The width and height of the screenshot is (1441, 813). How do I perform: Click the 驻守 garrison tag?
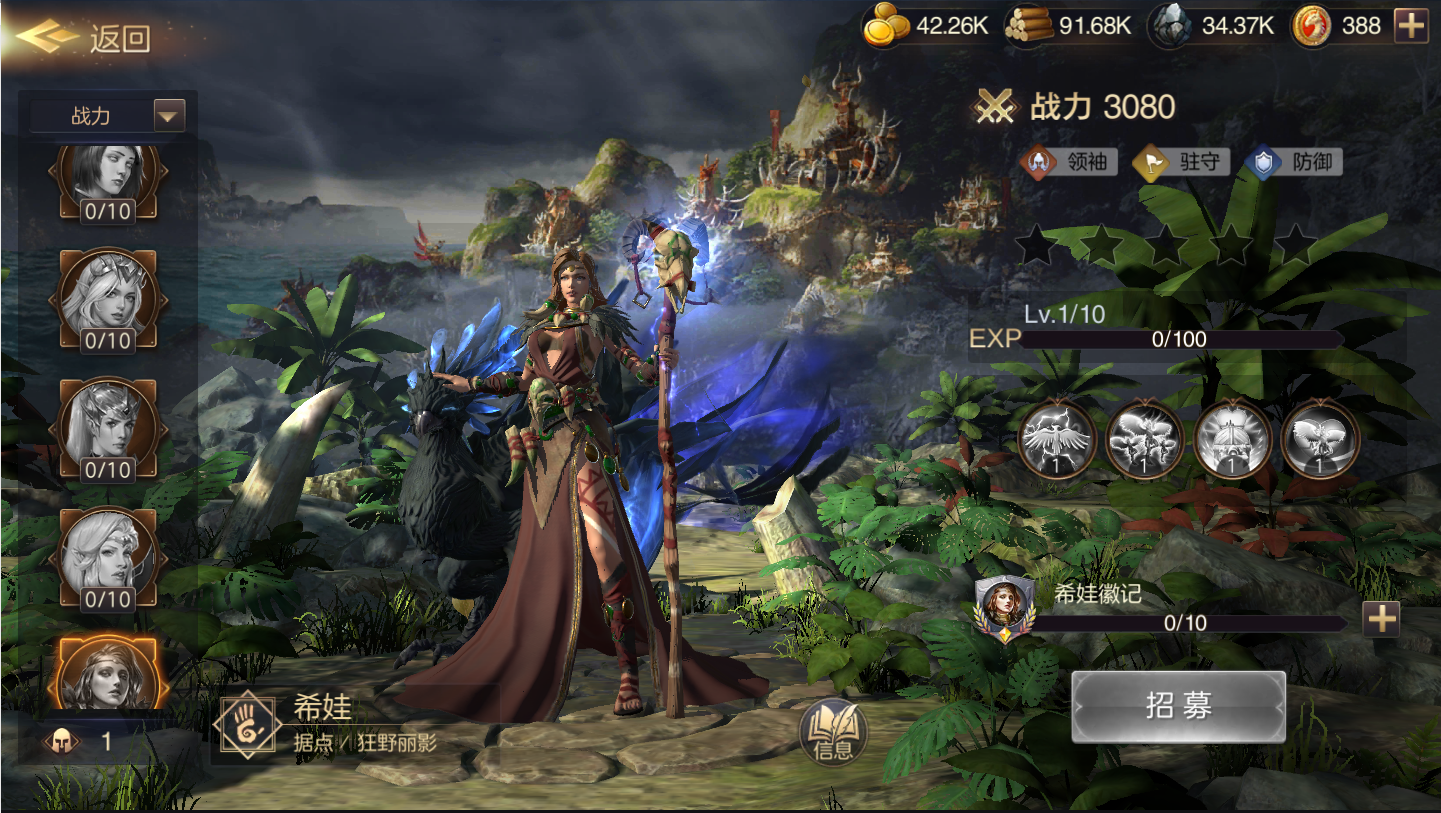click(1181, 162)
